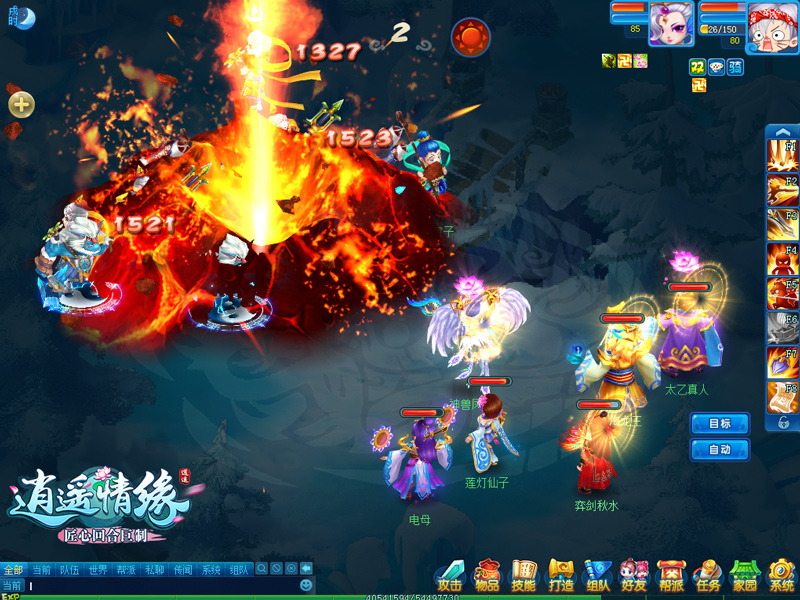Expand the round gold plus button
This screenshot has height=600, width=800.
click(x=21, y=104)
